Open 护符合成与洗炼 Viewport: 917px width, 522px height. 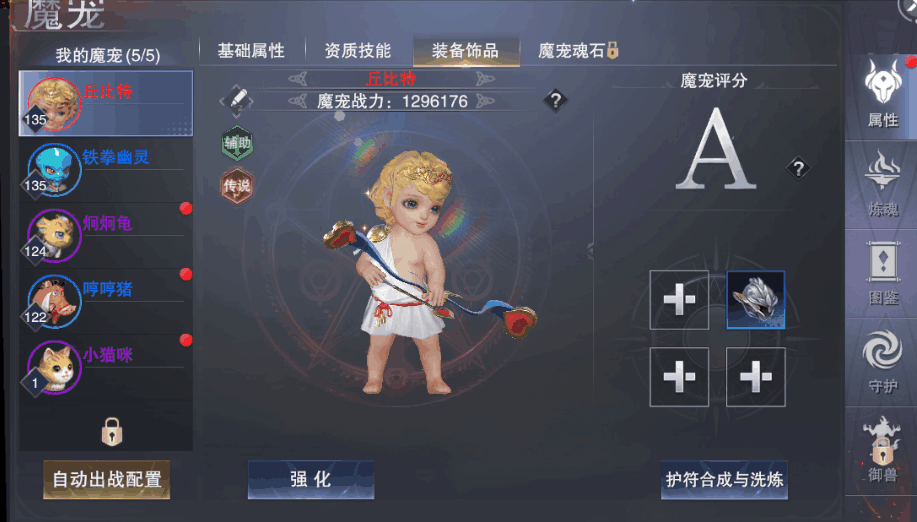tap(725, 480)
